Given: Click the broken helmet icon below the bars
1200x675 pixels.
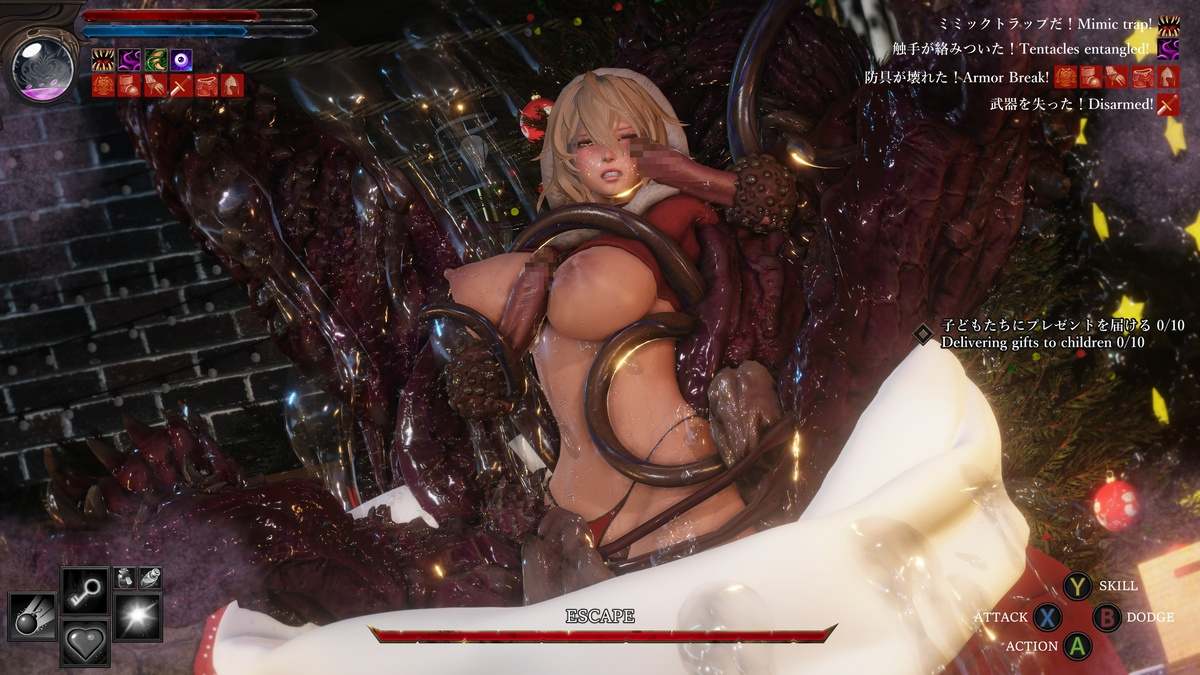Looking at the screenshot, I should point(231,85).
